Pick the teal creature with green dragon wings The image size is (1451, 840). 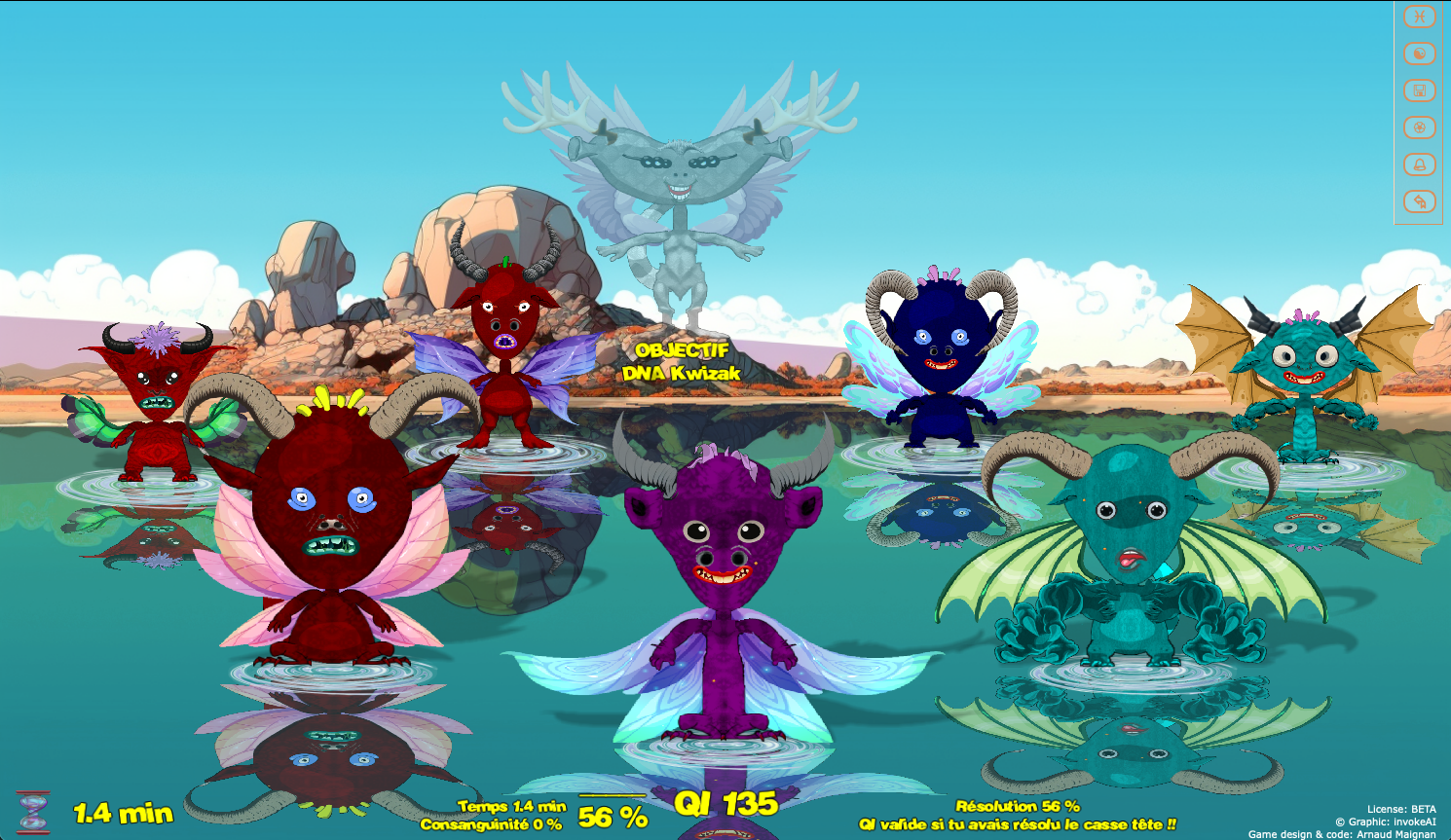(x=1130, y=555)
